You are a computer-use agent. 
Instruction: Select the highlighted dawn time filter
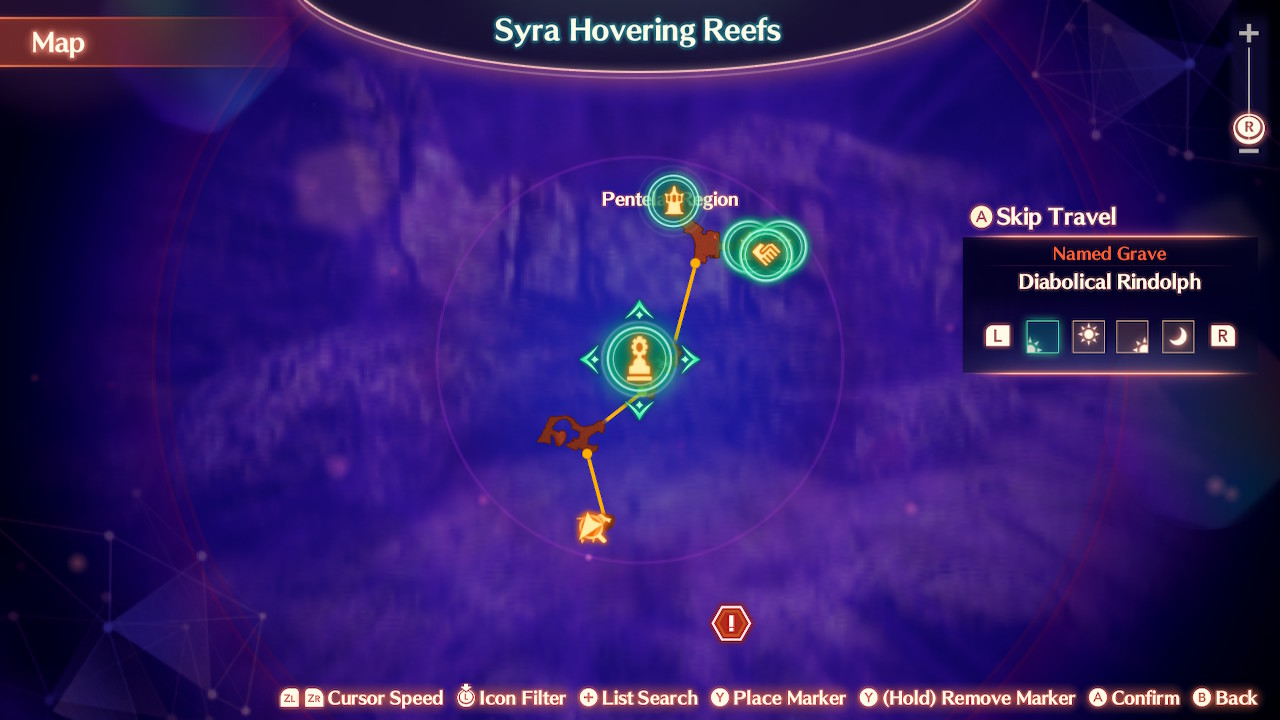1041,336
